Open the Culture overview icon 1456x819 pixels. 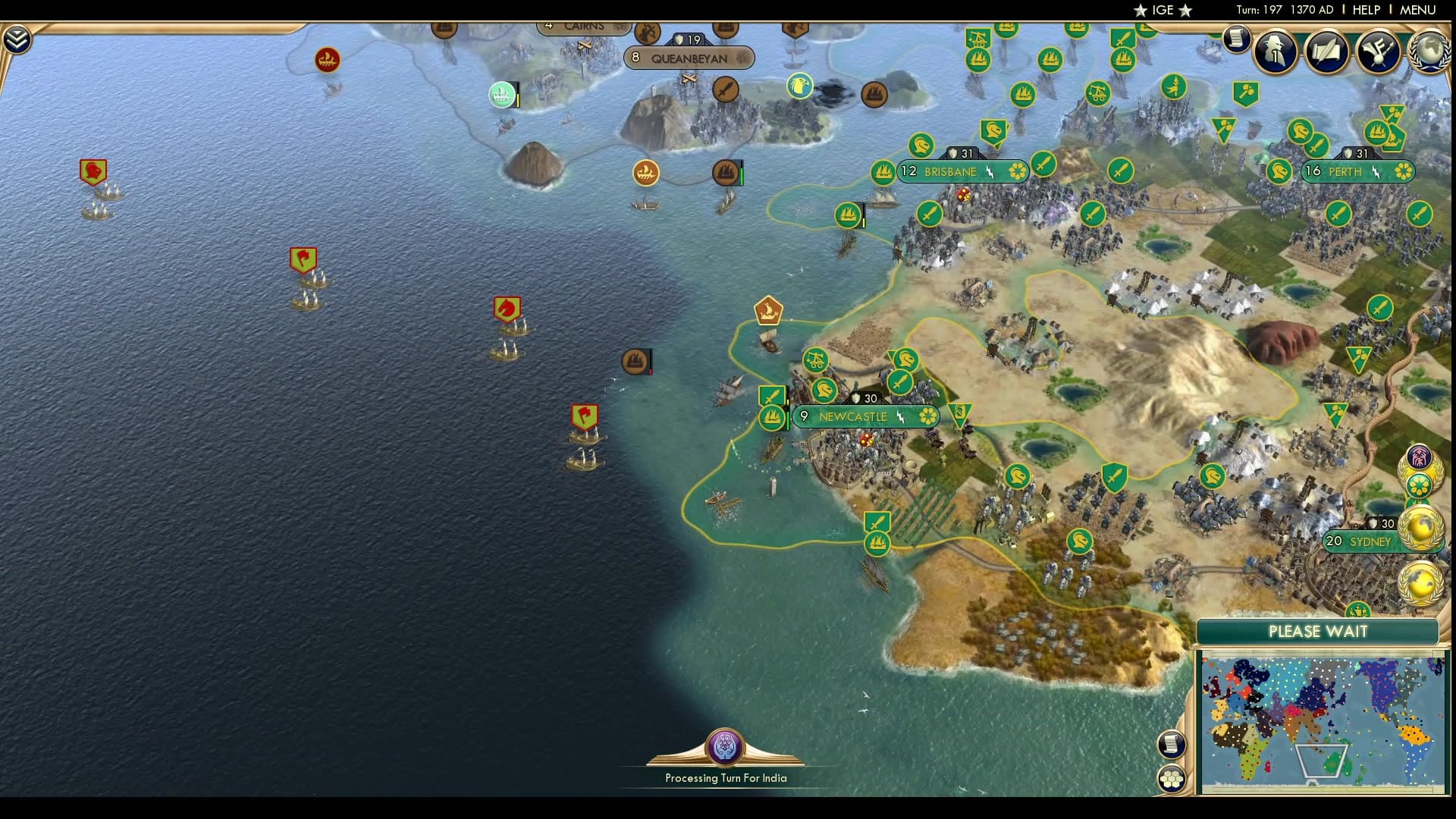click(x=1380, y=52)
